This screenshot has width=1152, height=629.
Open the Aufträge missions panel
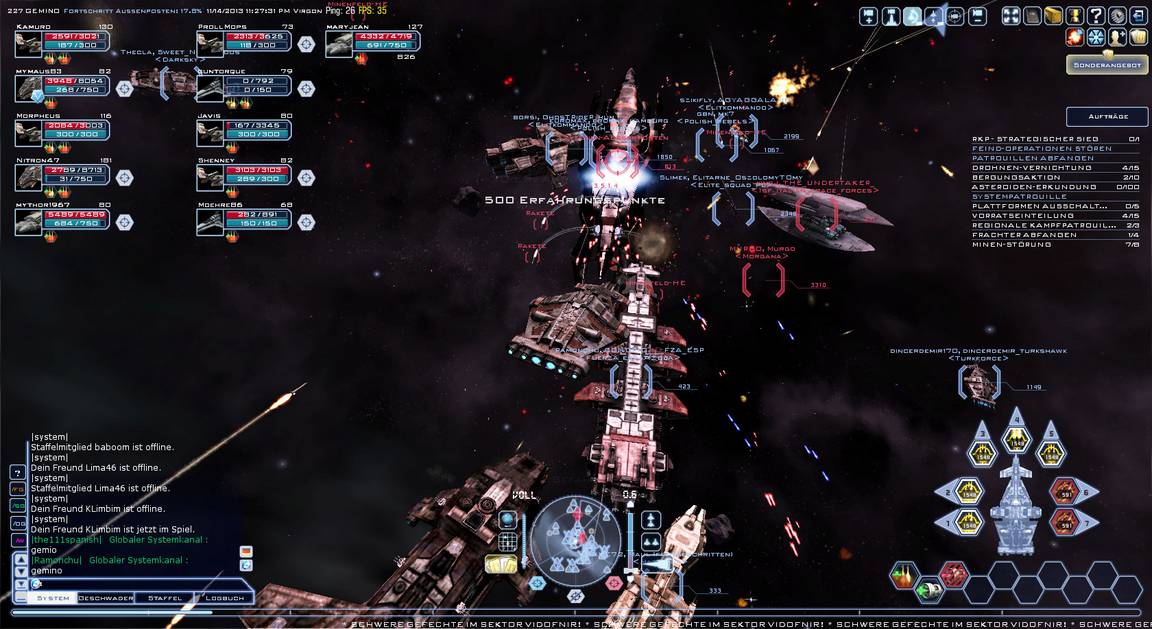coord(1106,116)
